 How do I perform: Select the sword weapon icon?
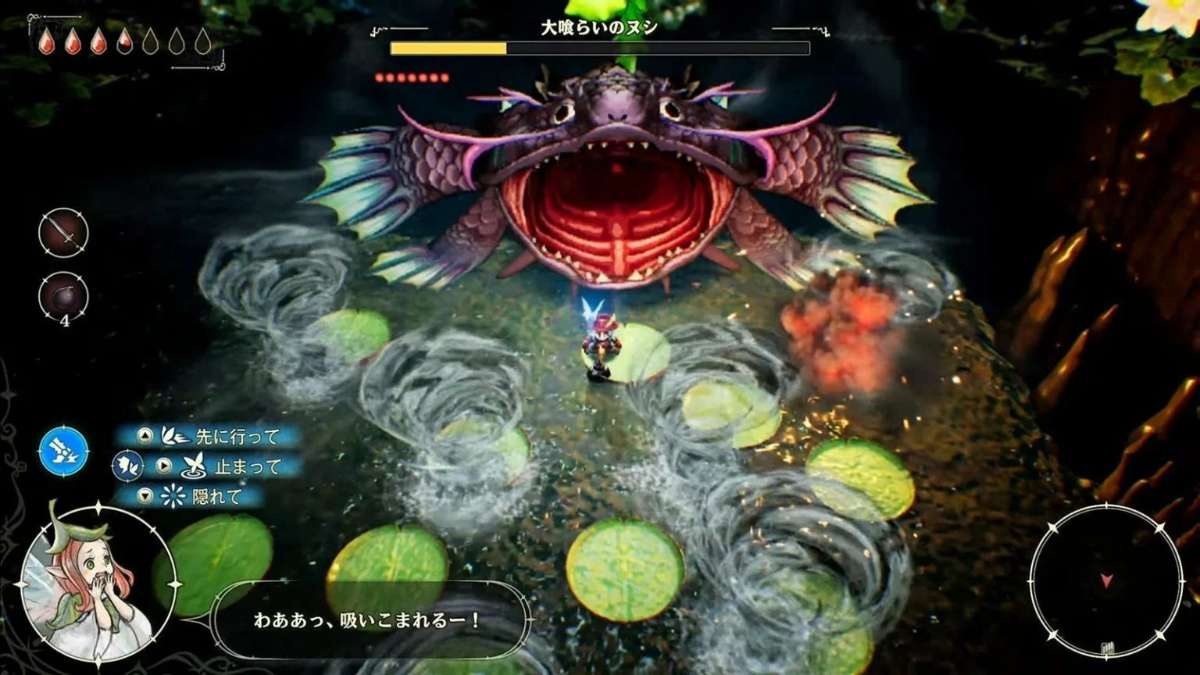click(63, 233)
